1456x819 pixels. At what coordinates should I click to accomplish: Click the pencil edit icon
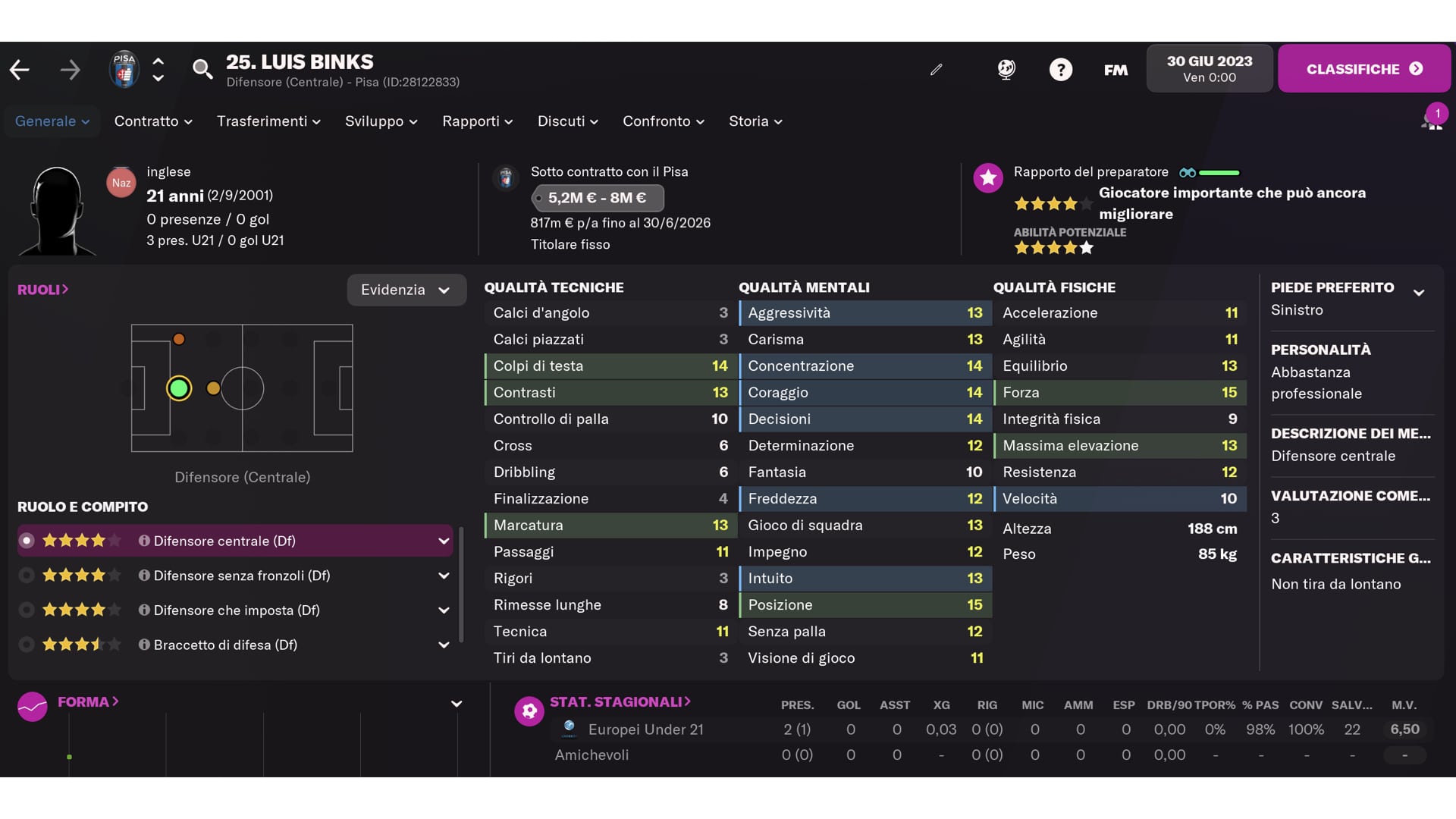937,70
